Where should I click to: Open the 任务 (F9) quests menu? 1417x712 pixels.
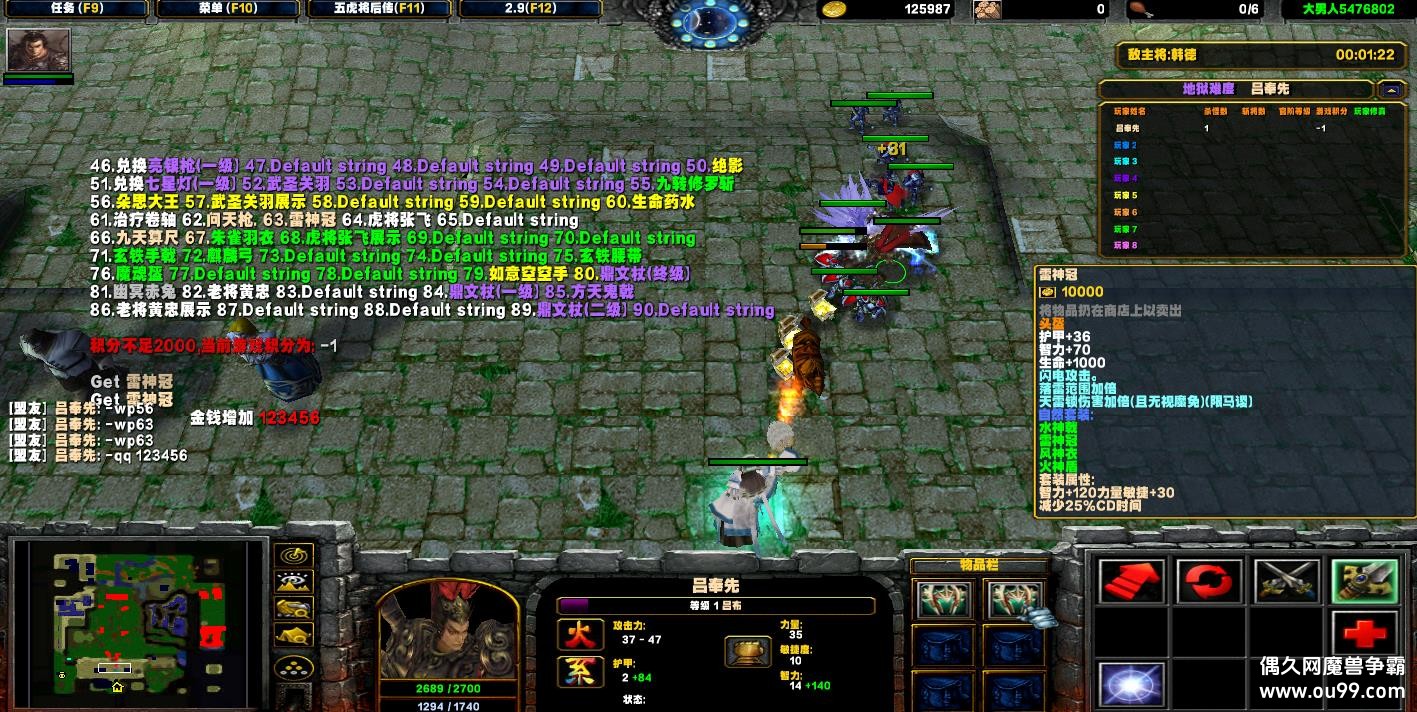75,9
